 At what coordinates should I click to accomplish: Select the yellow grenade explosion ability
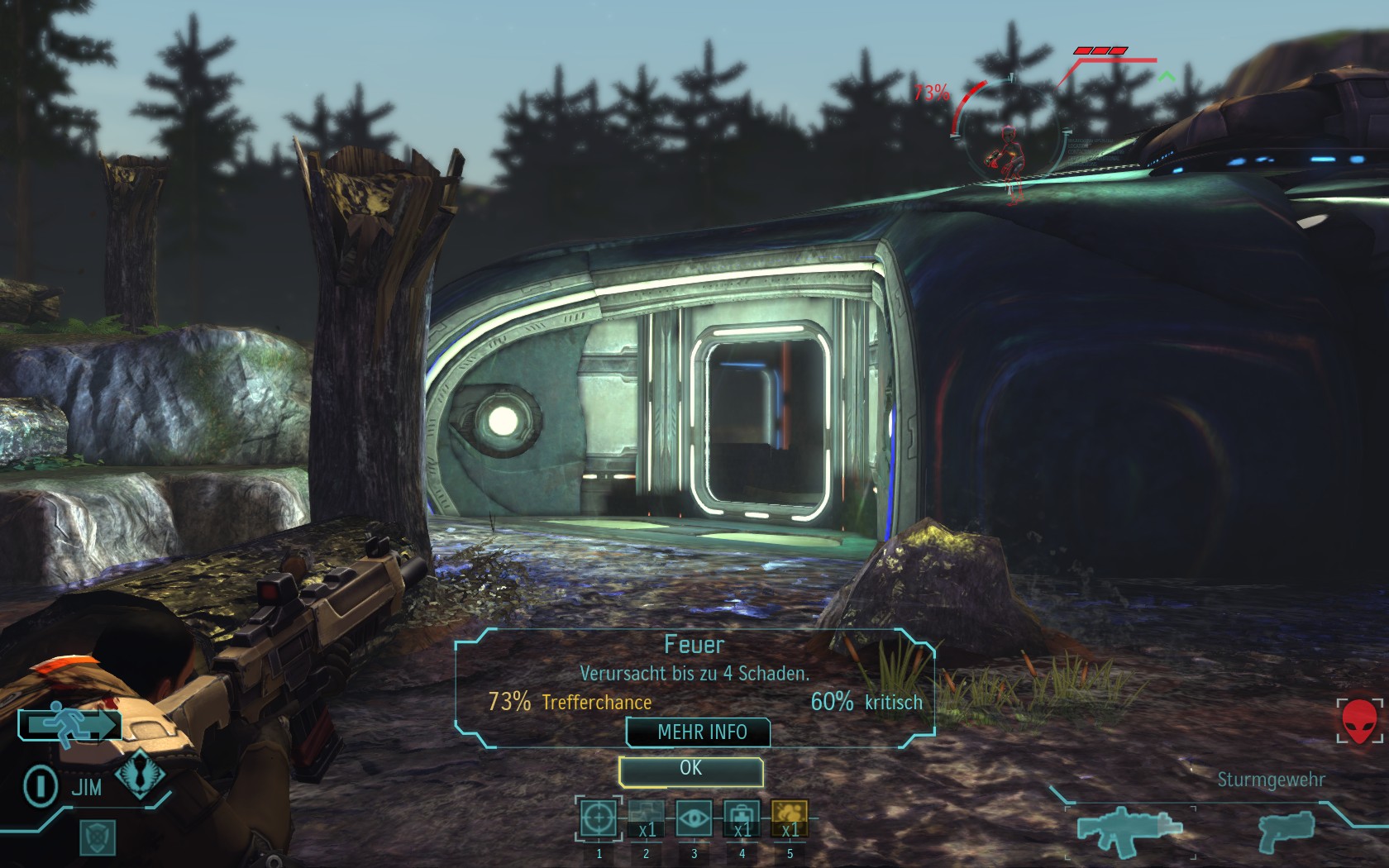790,818
